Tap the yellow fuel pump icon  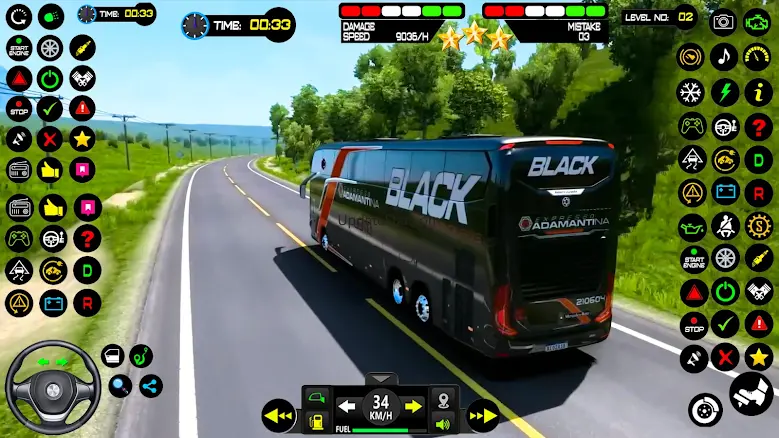click(317, 424)
